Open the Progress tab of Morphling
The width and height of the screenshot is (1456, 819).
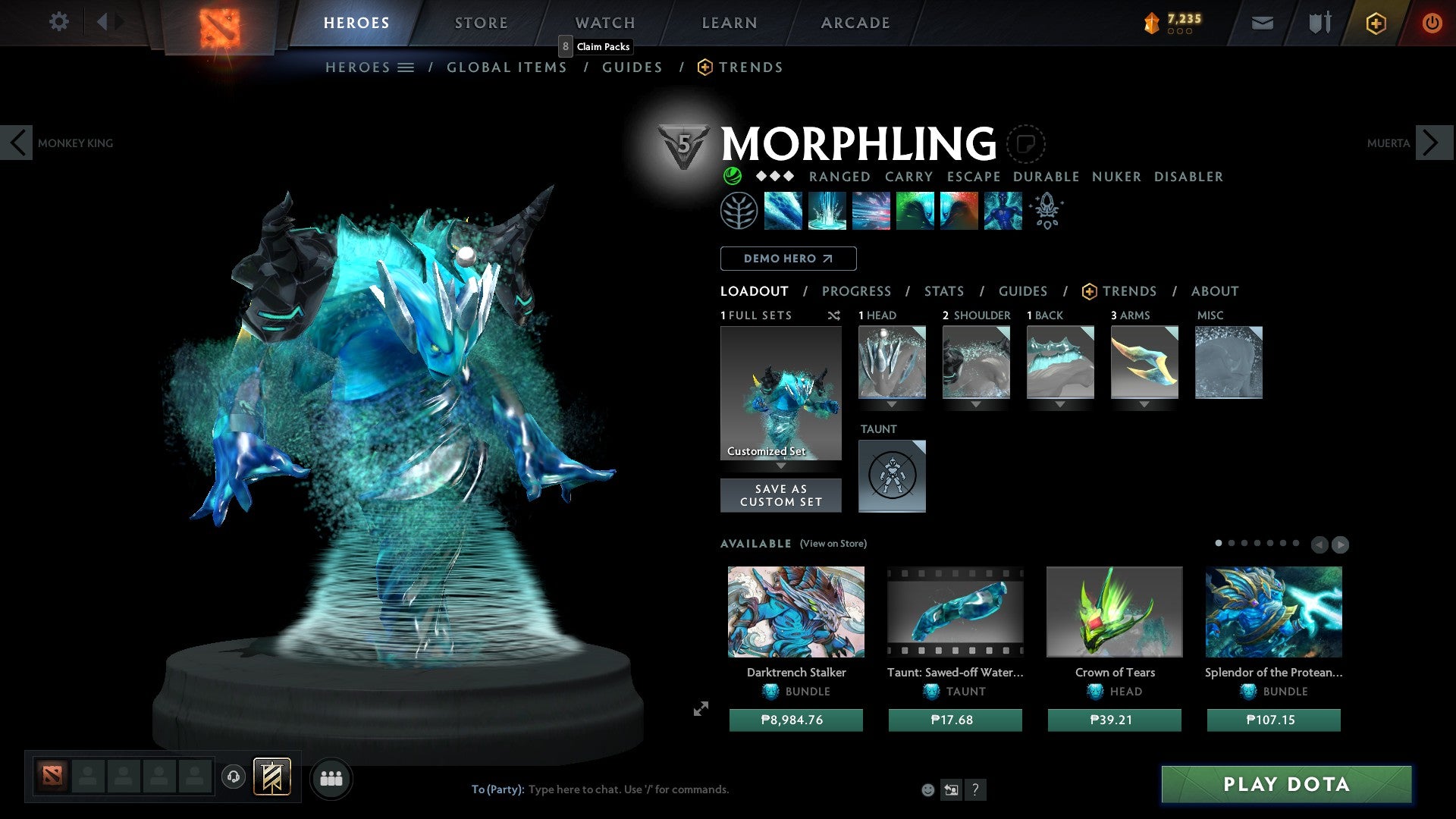click(857, 290)
